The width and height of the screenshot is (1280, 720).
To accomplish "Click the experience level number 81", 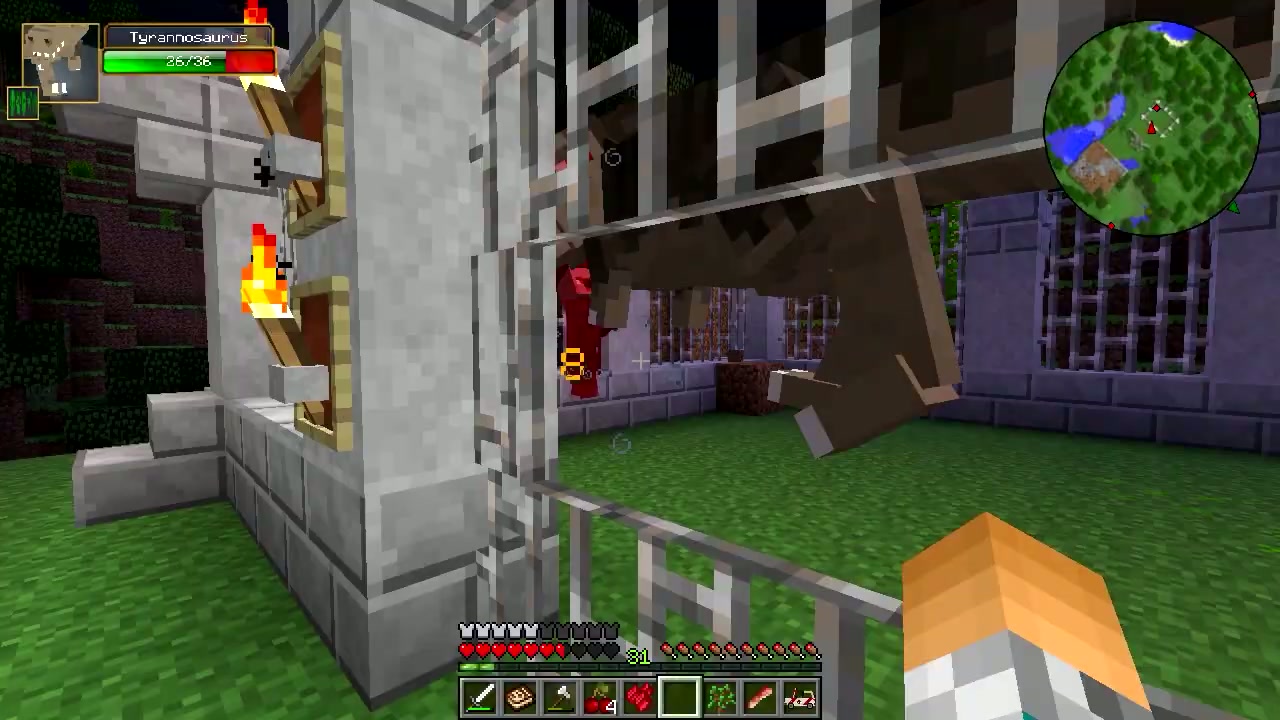I will pos(637,657).
